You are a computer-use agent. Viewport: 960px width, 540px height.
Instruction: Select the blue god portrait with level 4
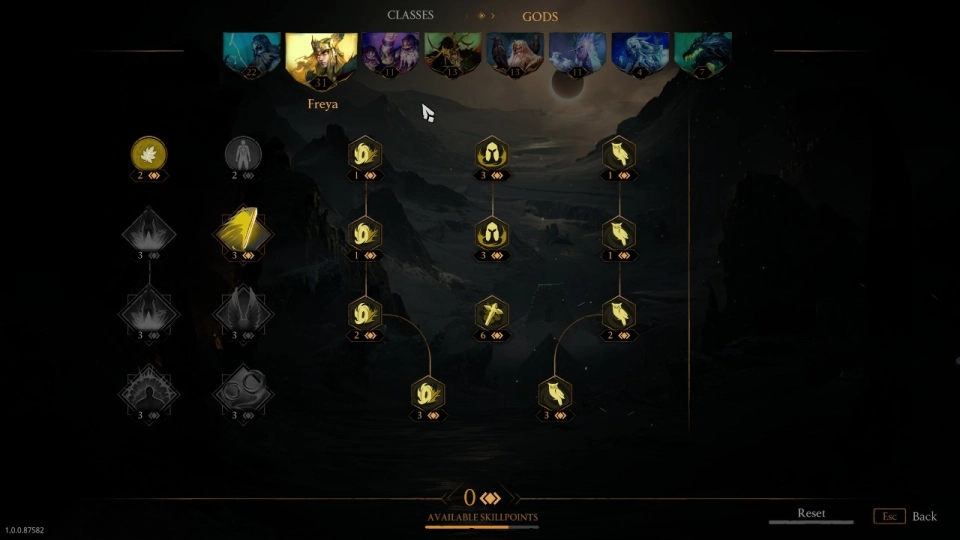(x=640, y=53)
